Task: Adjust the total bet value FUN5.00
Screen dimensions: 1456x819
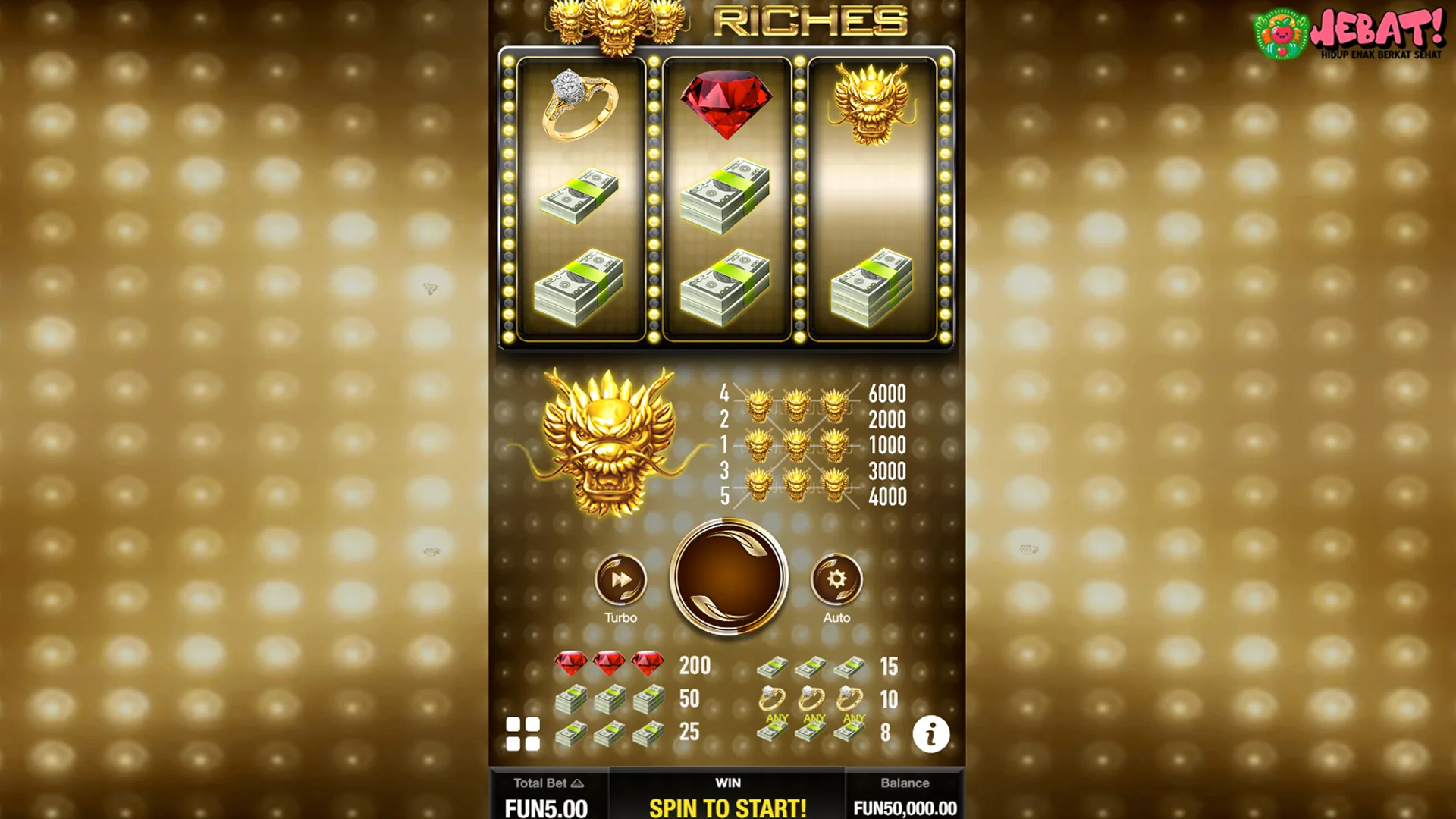Action: click(548, 808)
